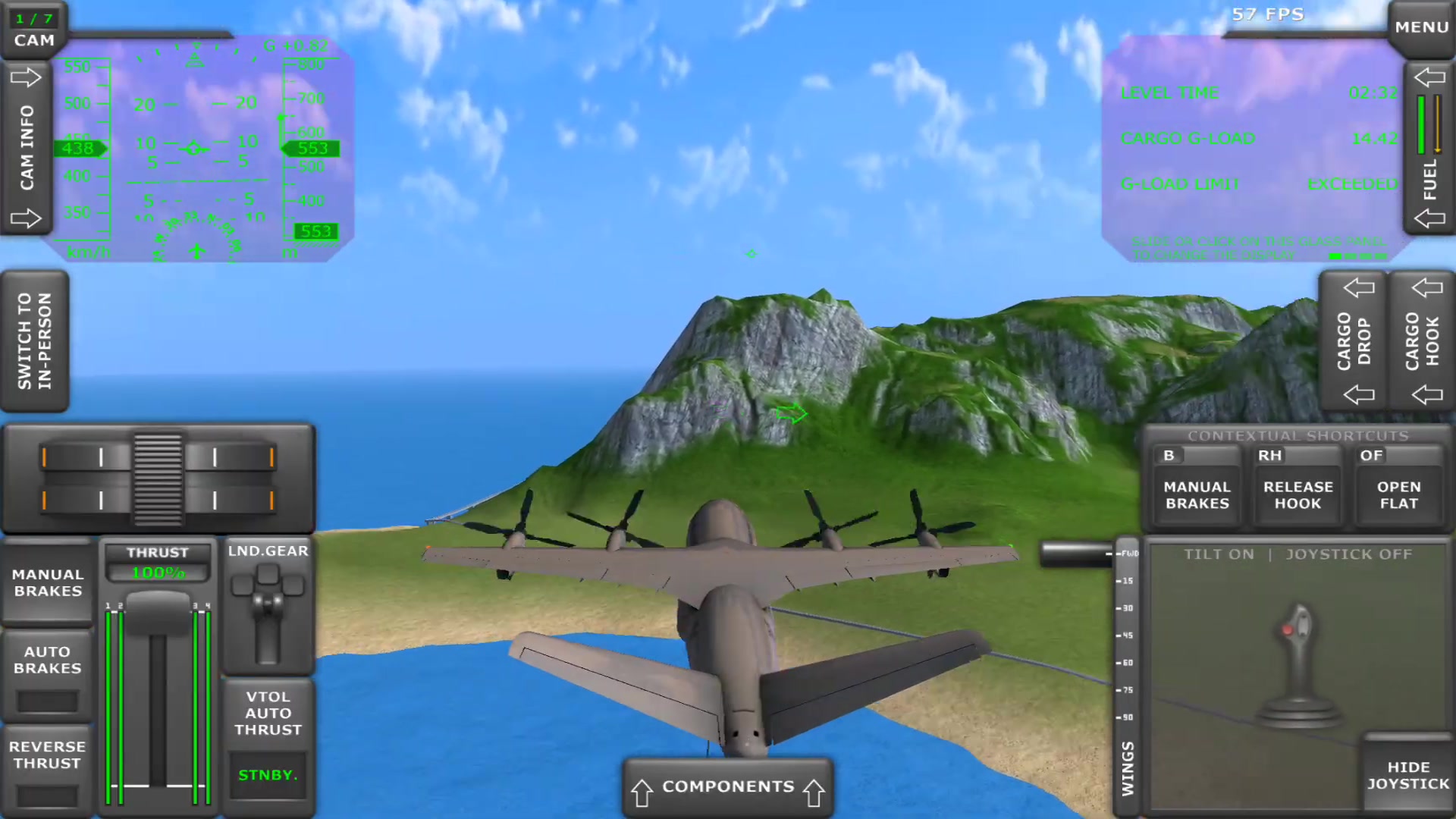
Task: Switch to in-person view
Action: [34, 341]
